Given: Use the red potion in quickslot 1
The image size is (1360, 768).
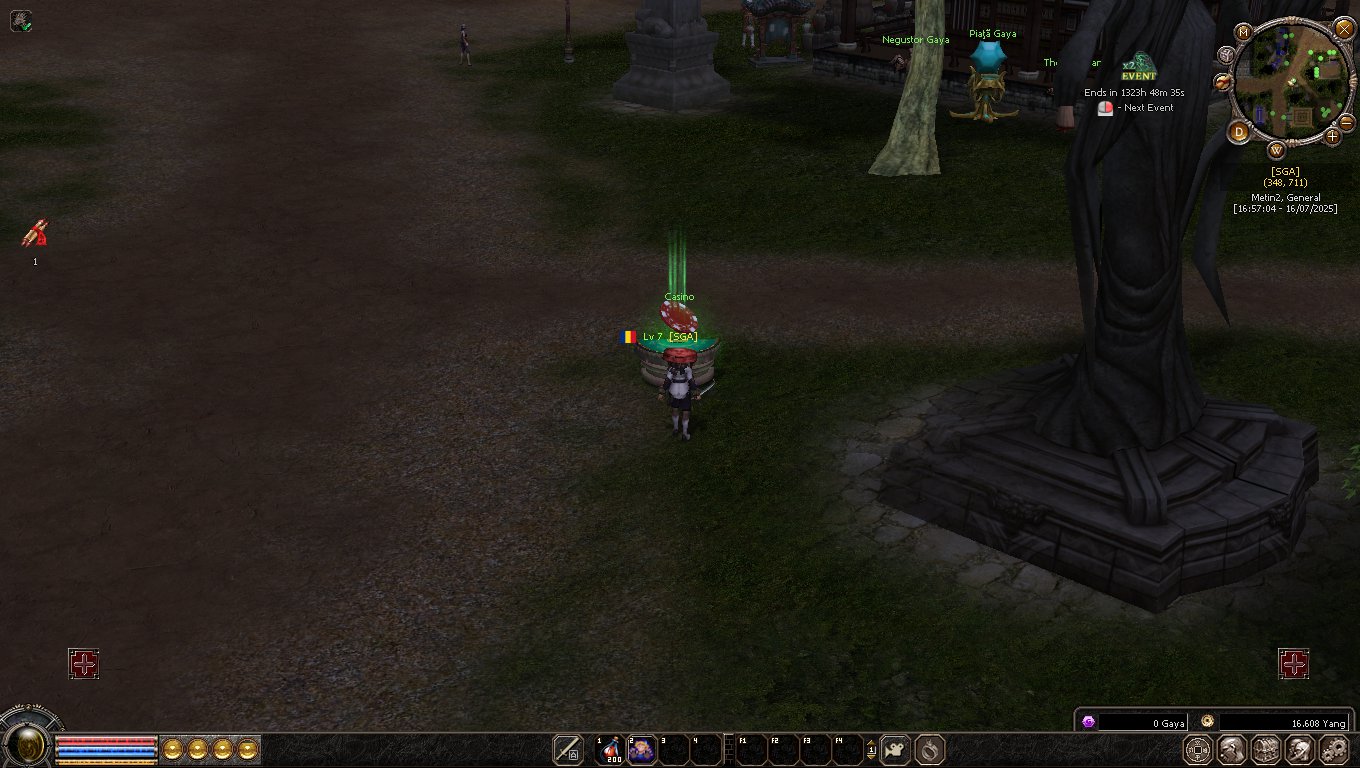Looking at the screenshot, I should click(x=611, y=750).
